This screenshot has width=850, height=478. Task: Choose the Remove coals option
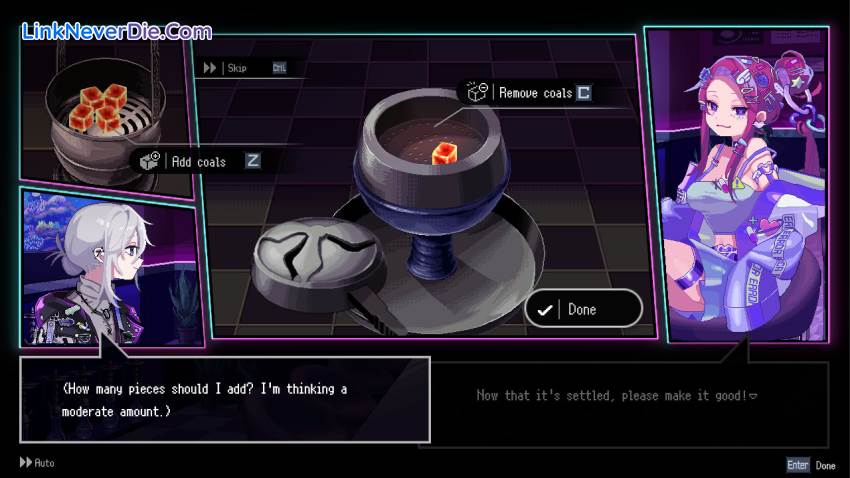pos(535,93)
